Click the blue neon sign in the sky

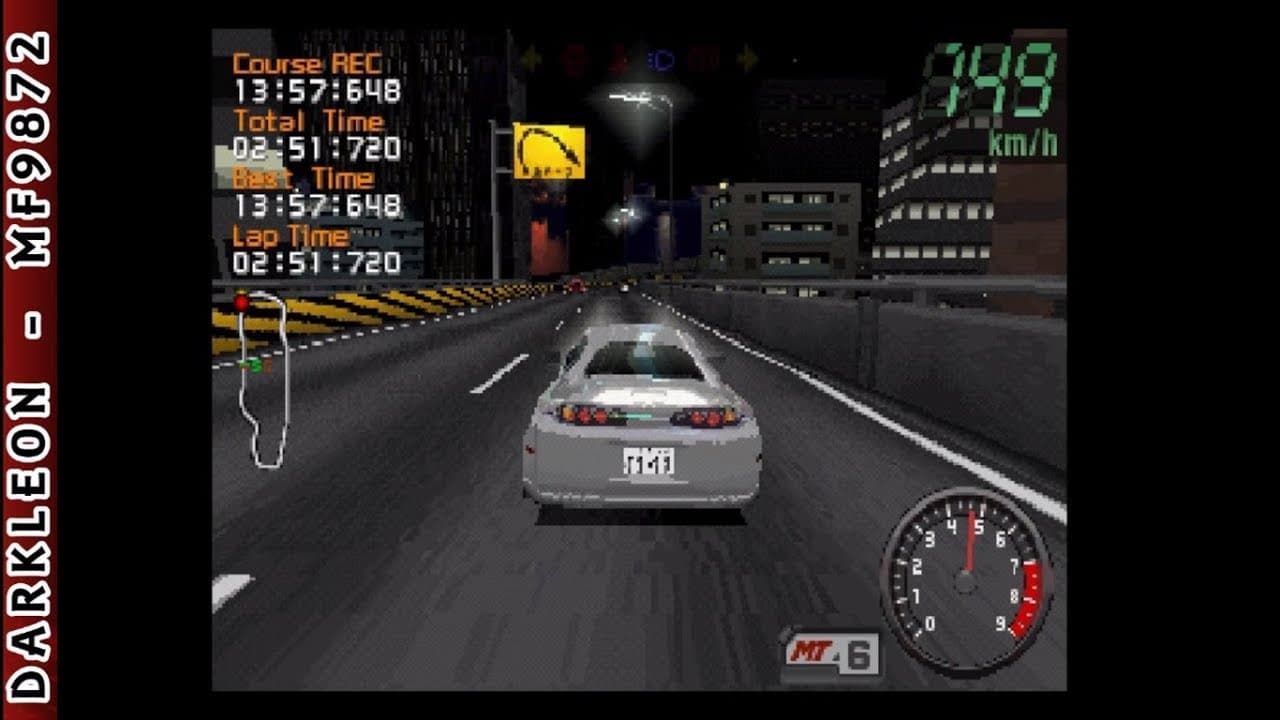pyautogui.click(x=659, y=60)
